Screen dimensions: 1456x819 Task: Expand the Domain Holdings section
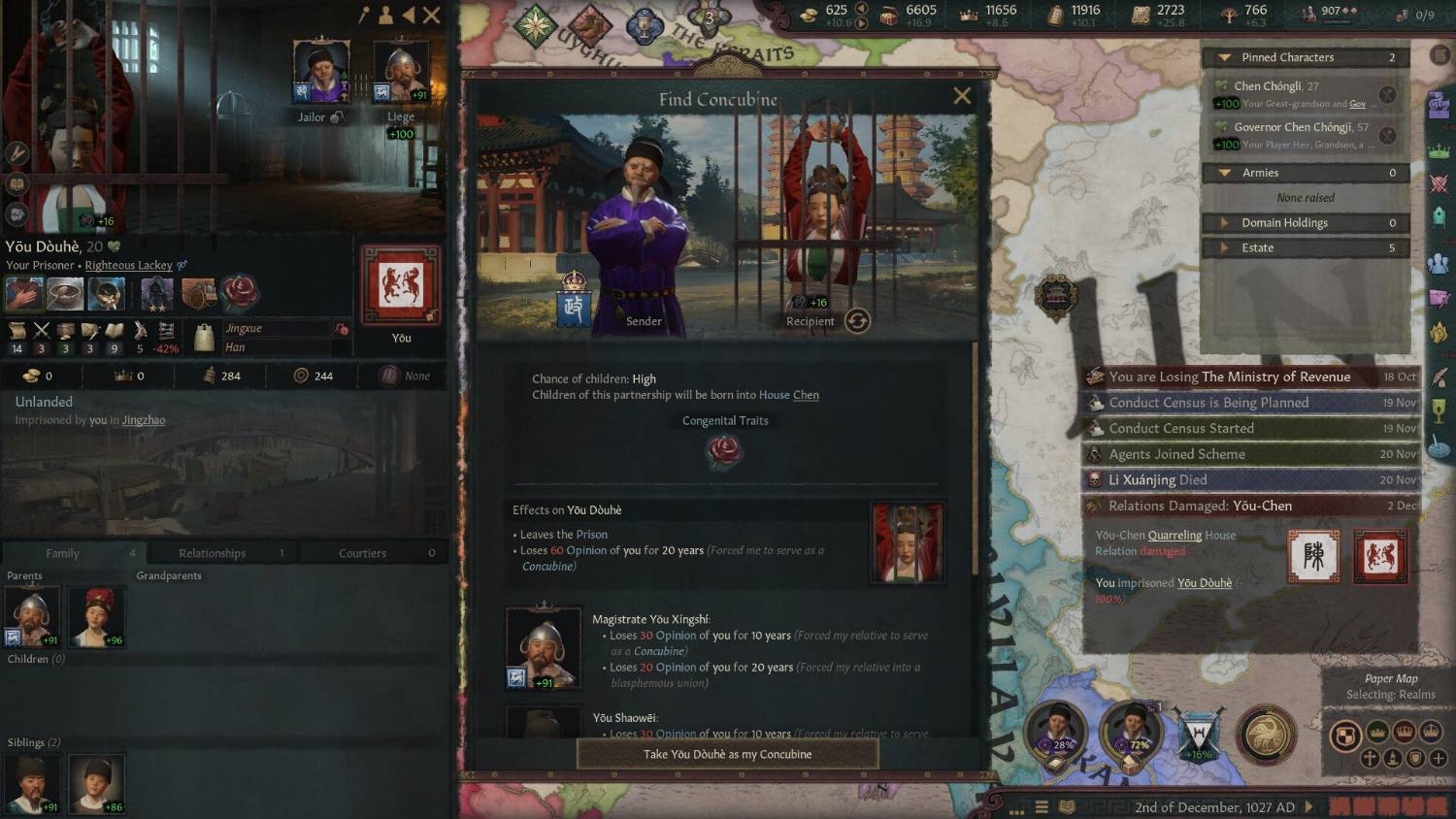pyautogui.click(x=1225, y=223)
